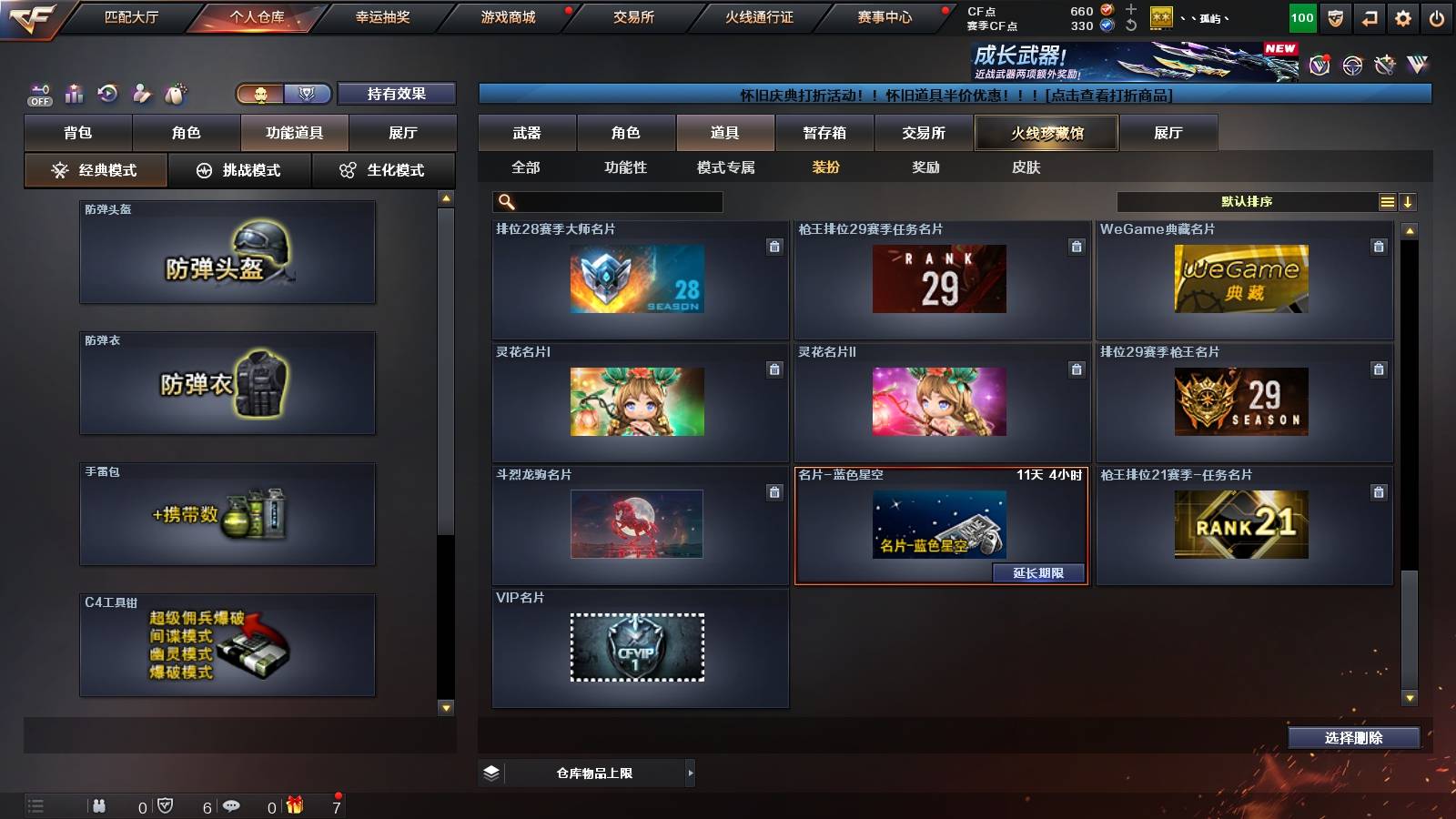Image resolution: width=1456 pixels, height=819 pixels.
Task: Click the 持有效果 button
Action: pos(397,94)
